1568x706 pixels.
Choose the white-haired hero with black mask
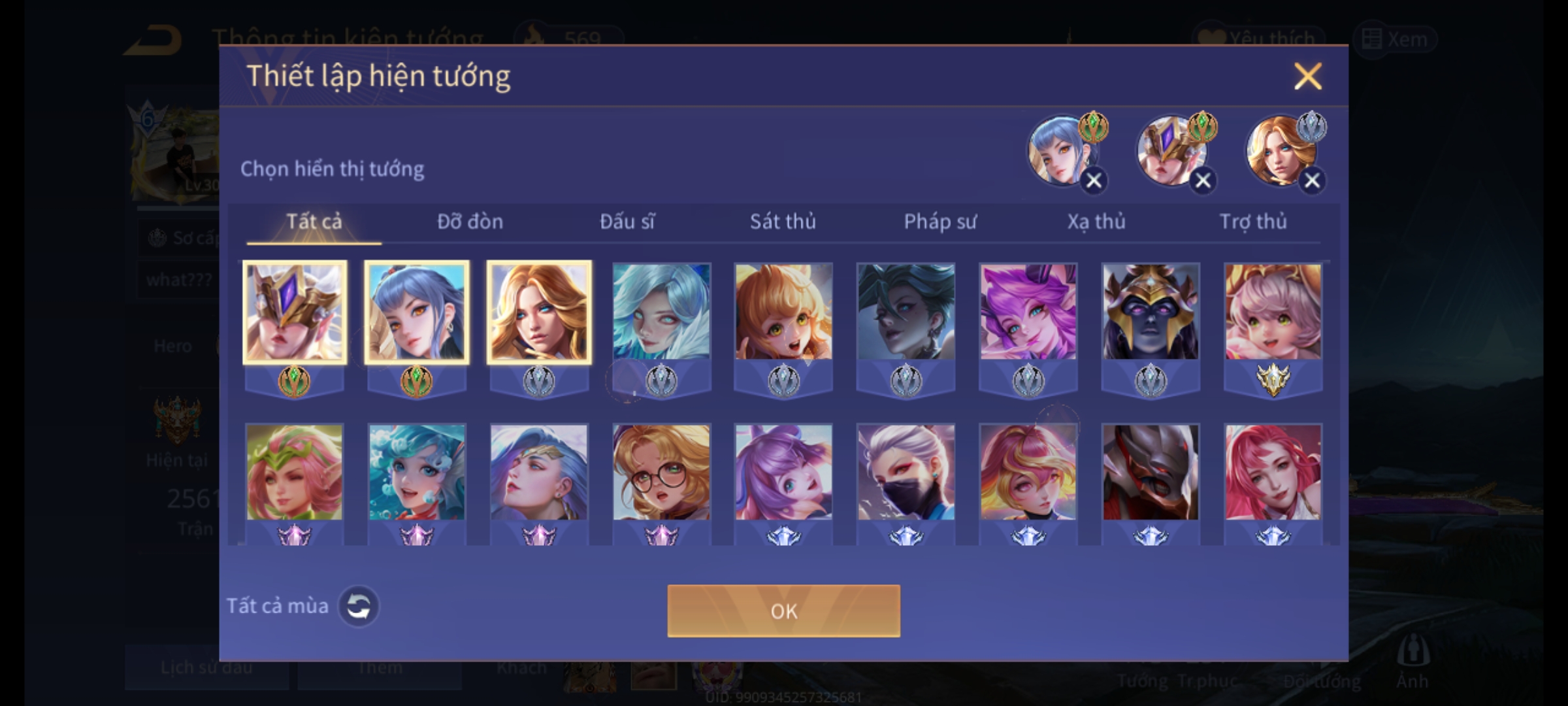pyautogui.click(x=906, y=473)
